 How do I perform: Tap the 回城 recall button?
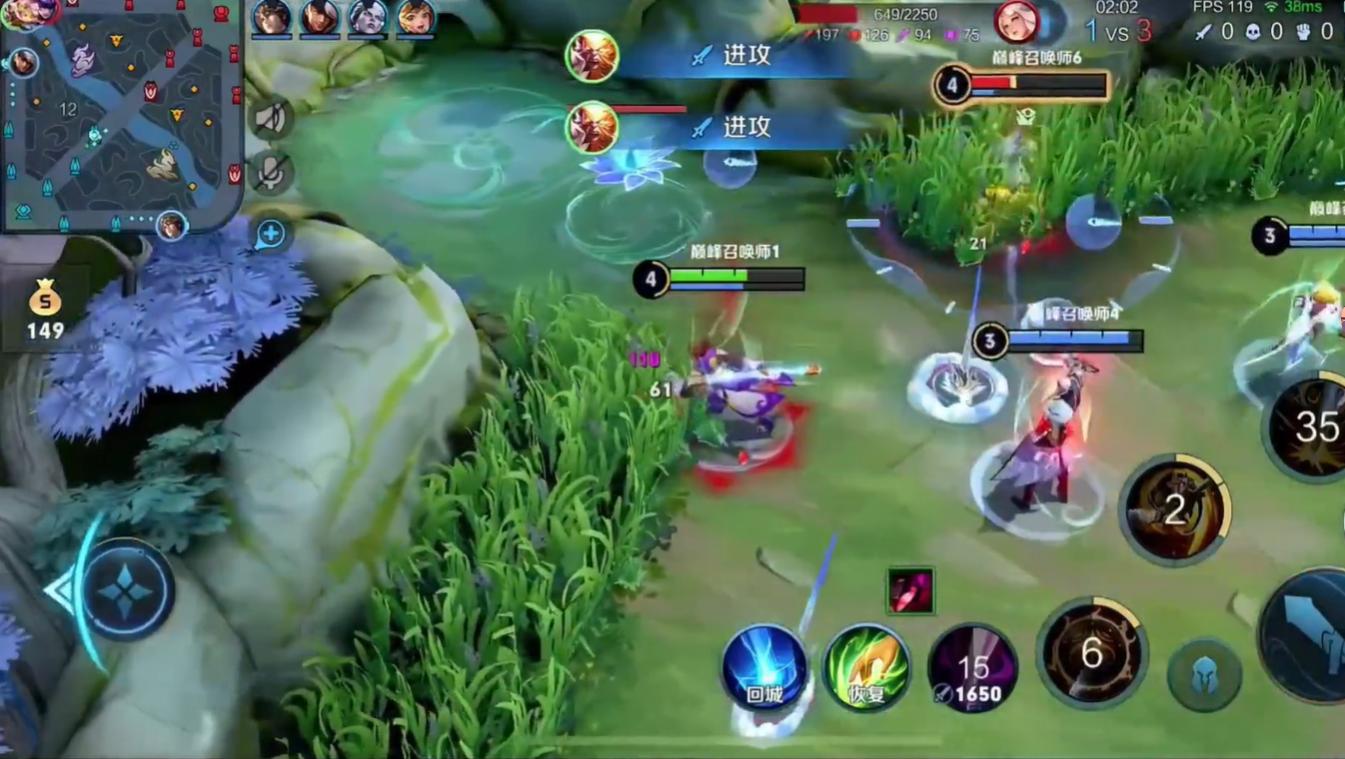click(764, 667)
